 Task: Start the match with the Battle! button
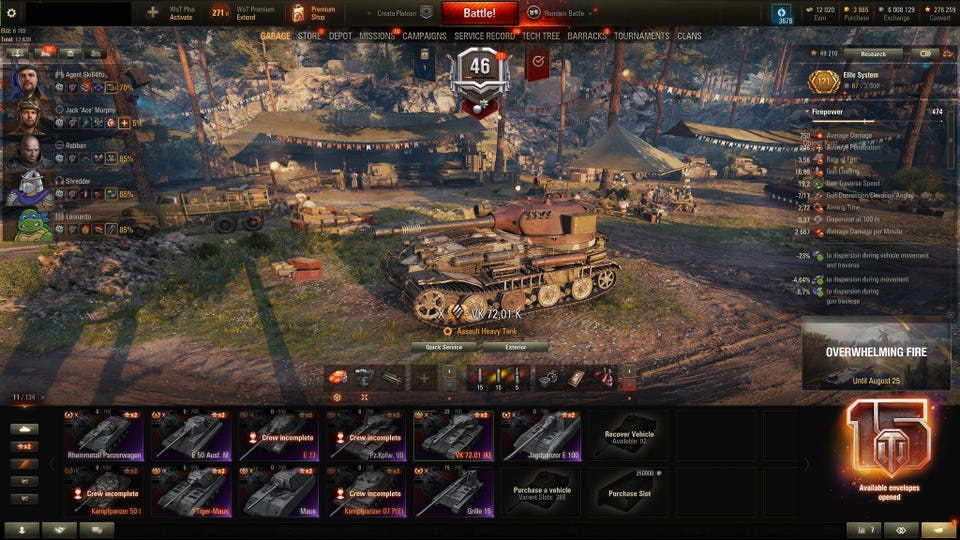coord(479,13)
